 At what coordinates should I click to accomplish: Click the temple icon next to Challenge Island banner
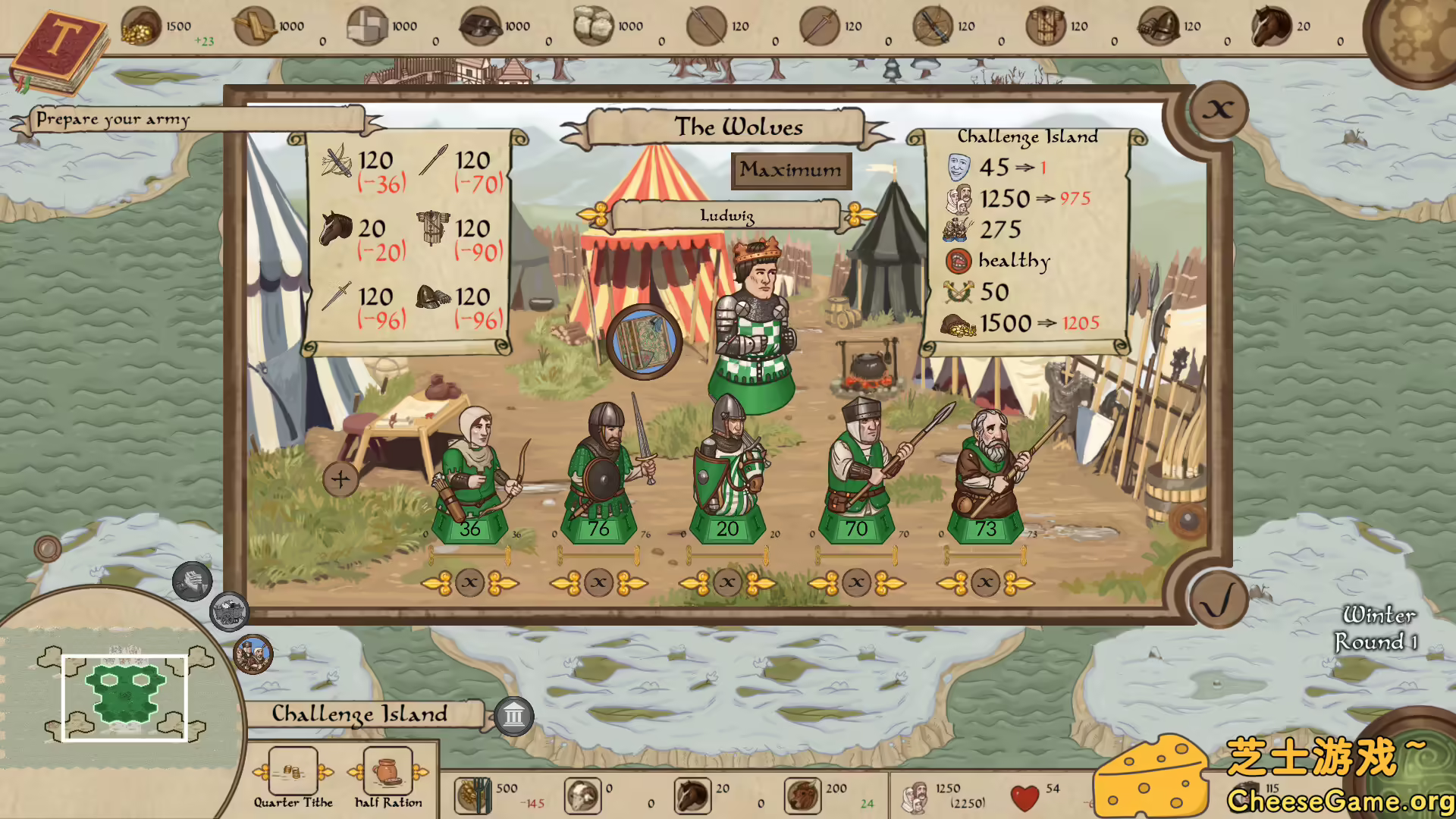pyautogui.click(x=514, y=715)
